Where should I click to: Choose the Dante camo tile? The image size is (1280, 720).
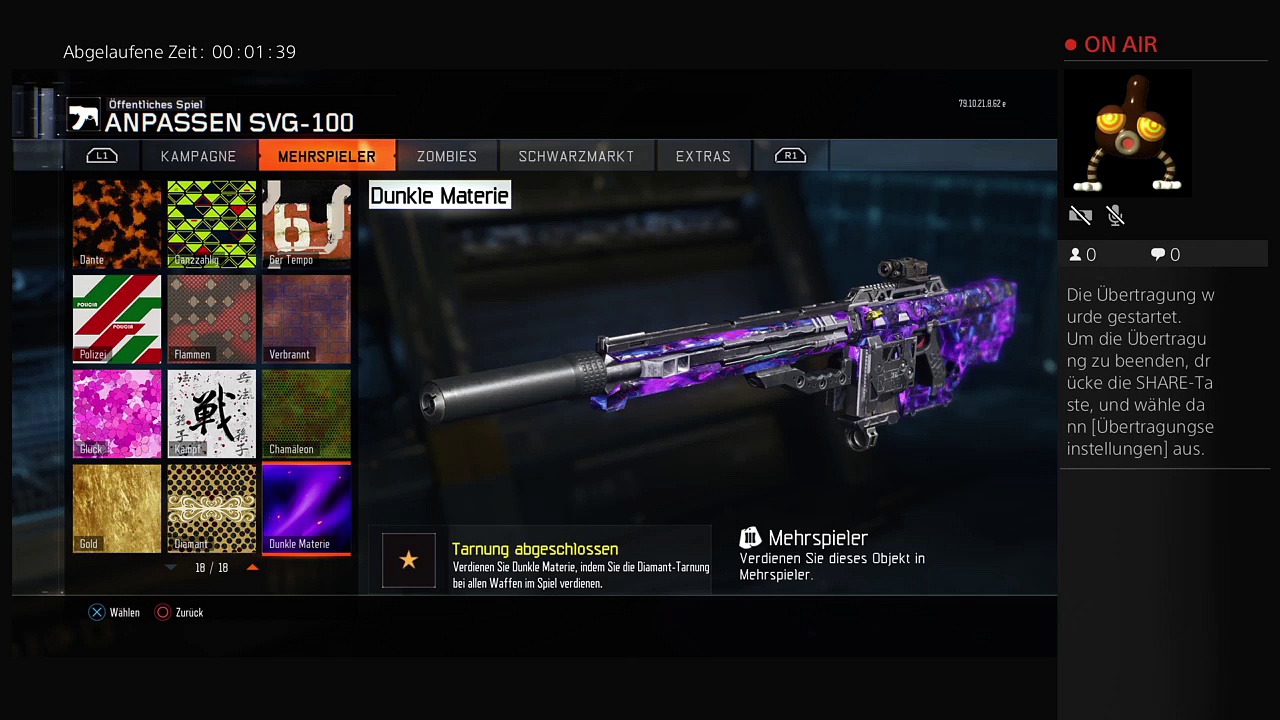pyautogui.click(x=117, y=224)
